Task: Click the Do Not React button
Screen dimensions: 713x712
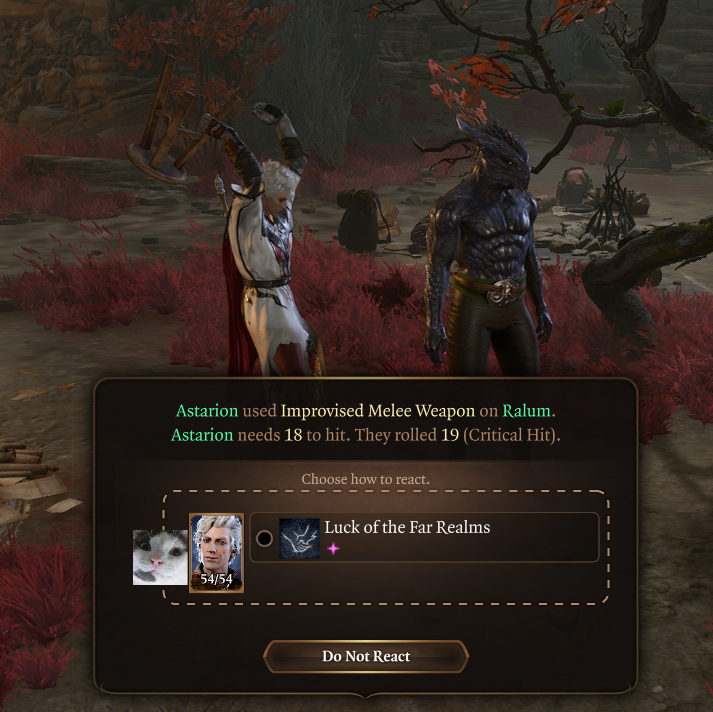Action: (366, 657)
